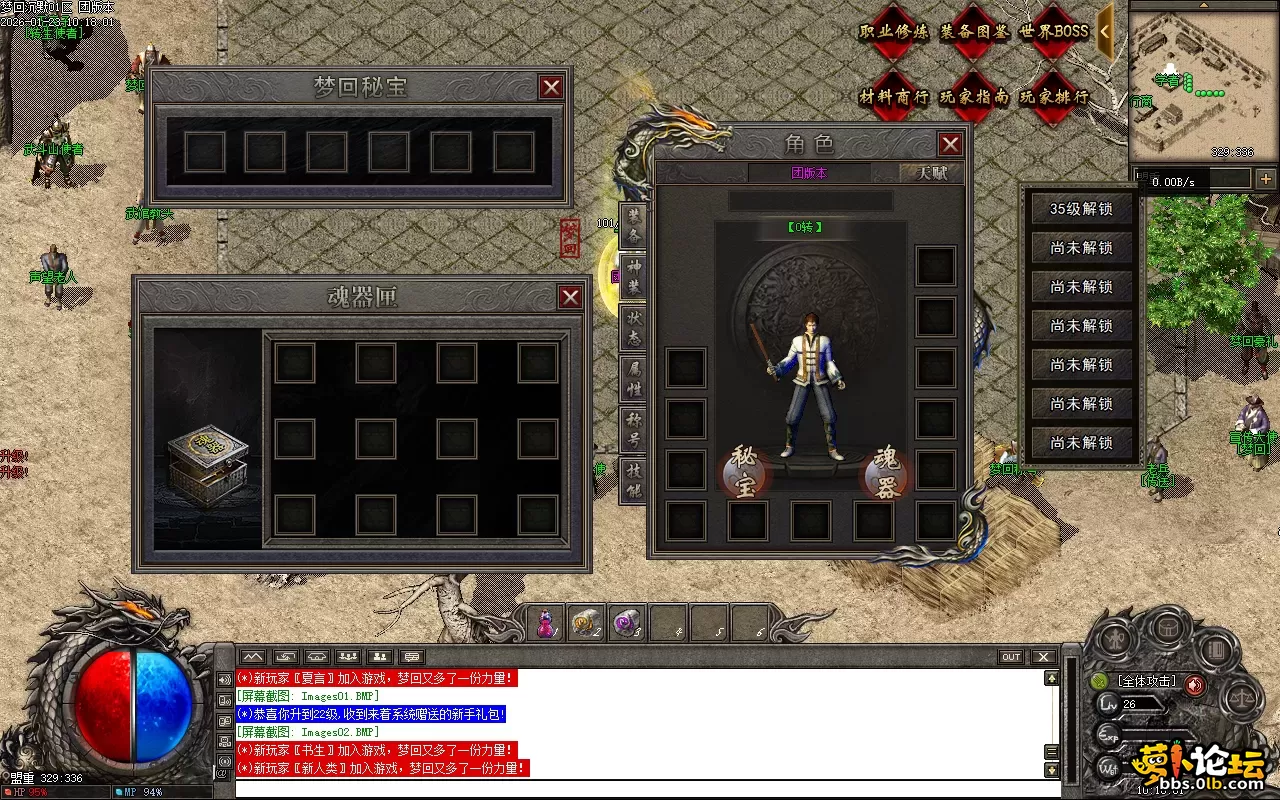Viewport: 1280px width, 800px height.
Task: Show the 玩家排行 player rankings
Action: click(x=1054, y=97)
